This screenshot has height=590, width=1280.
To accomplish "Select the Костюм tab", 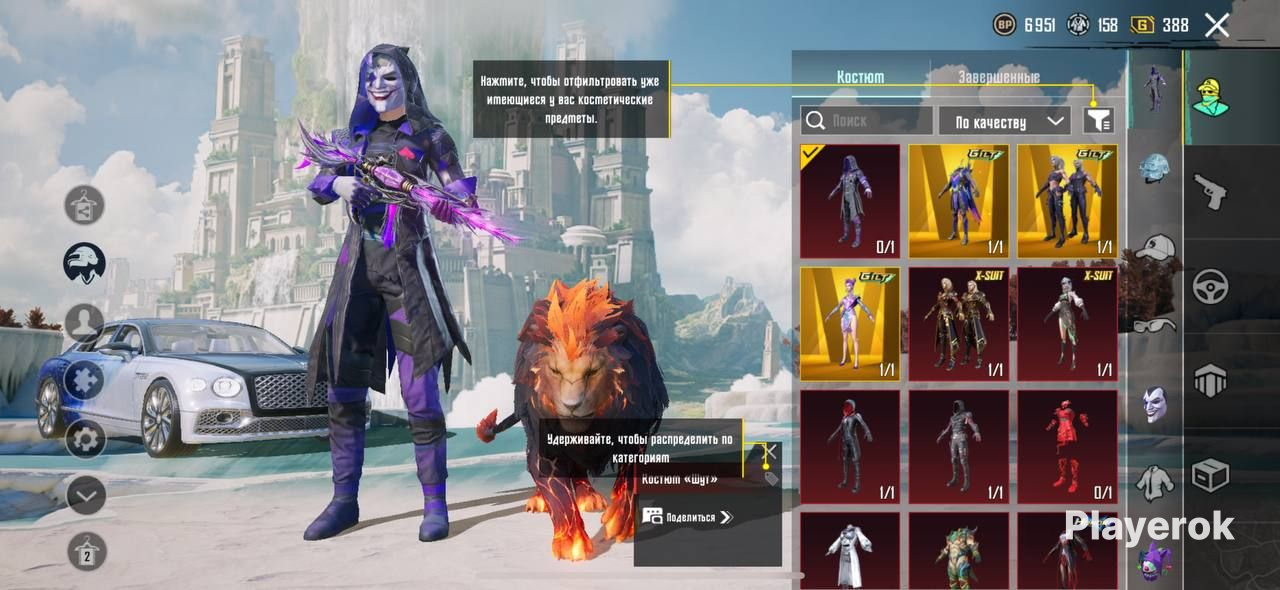I will tap(860, 77).
